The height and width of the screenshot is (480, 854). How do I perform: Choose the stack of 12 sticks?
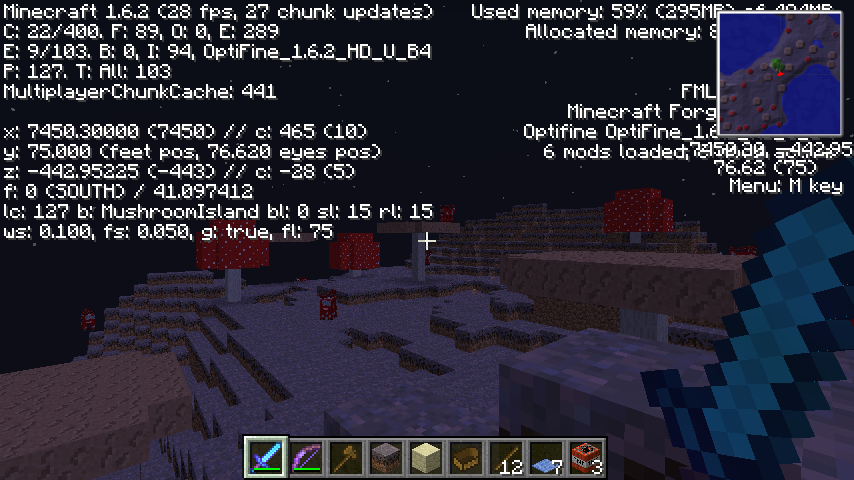[507, 458]
